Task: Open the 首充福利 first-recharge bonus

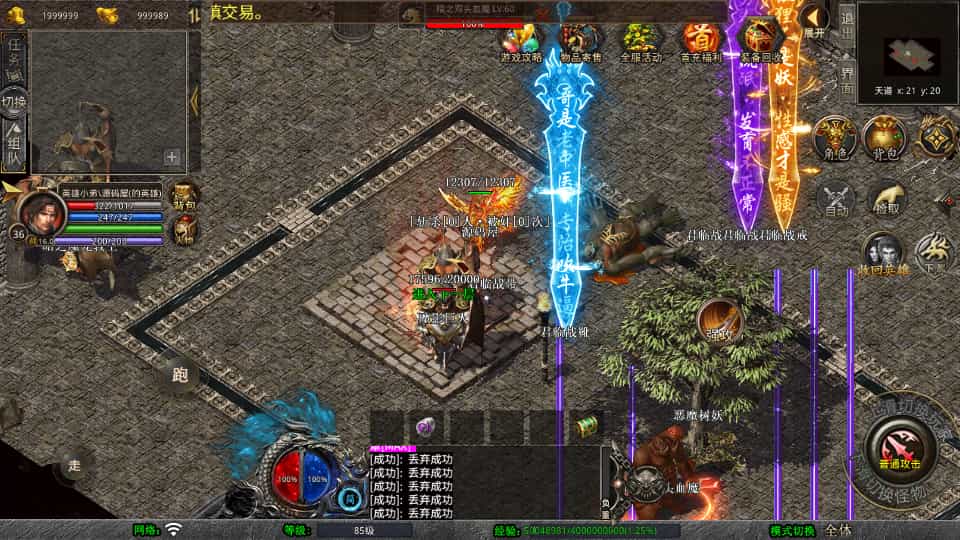Action: (701, 42)
